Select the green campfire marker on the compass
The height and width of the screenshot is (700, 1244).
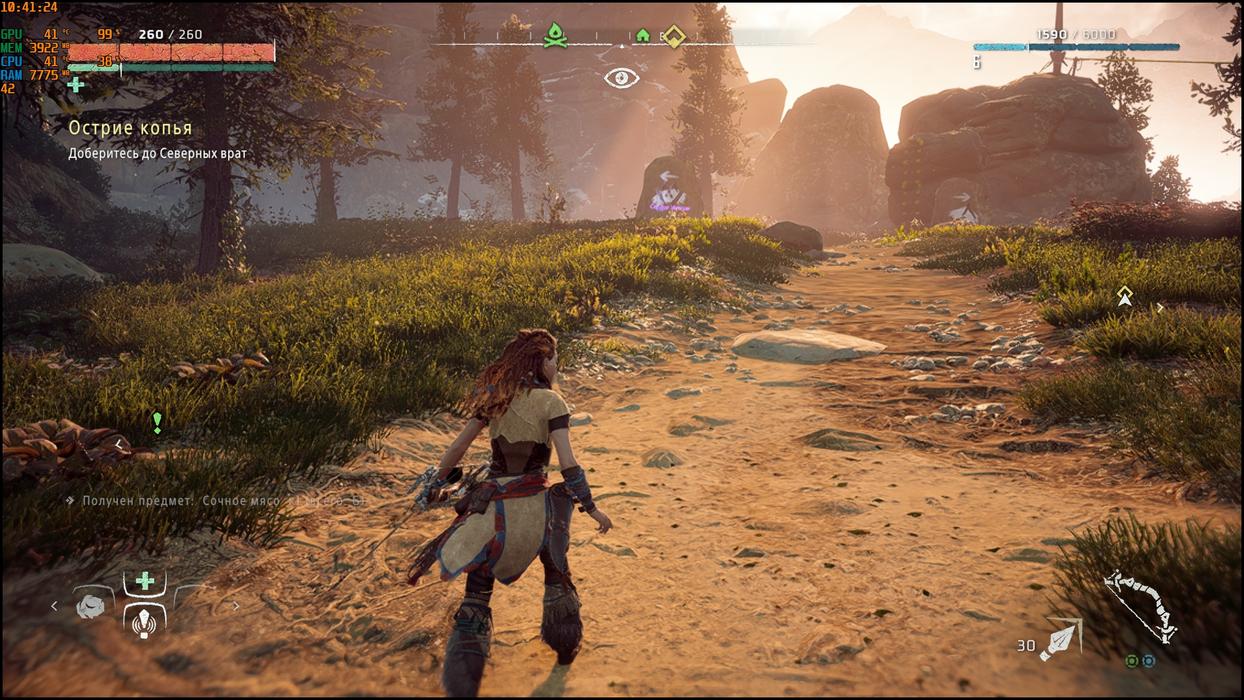coord(553,35)
